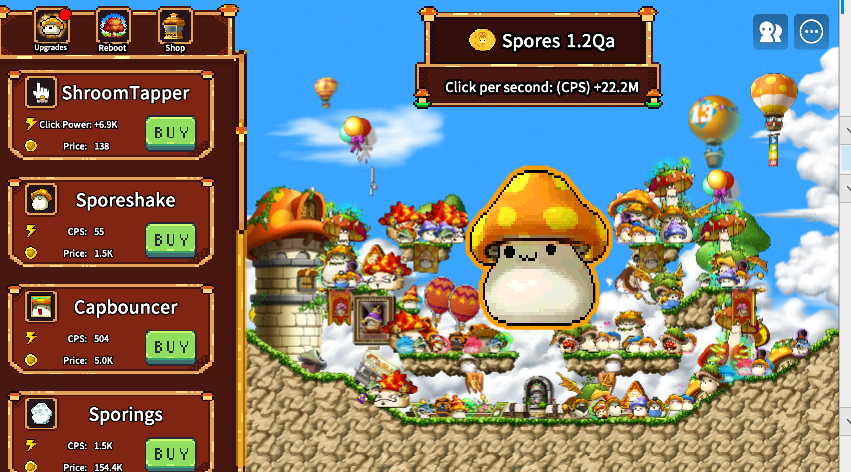Screen dimensions: 851x472
Task: Open the three-dot more options menu
Action: click(811, 32)
